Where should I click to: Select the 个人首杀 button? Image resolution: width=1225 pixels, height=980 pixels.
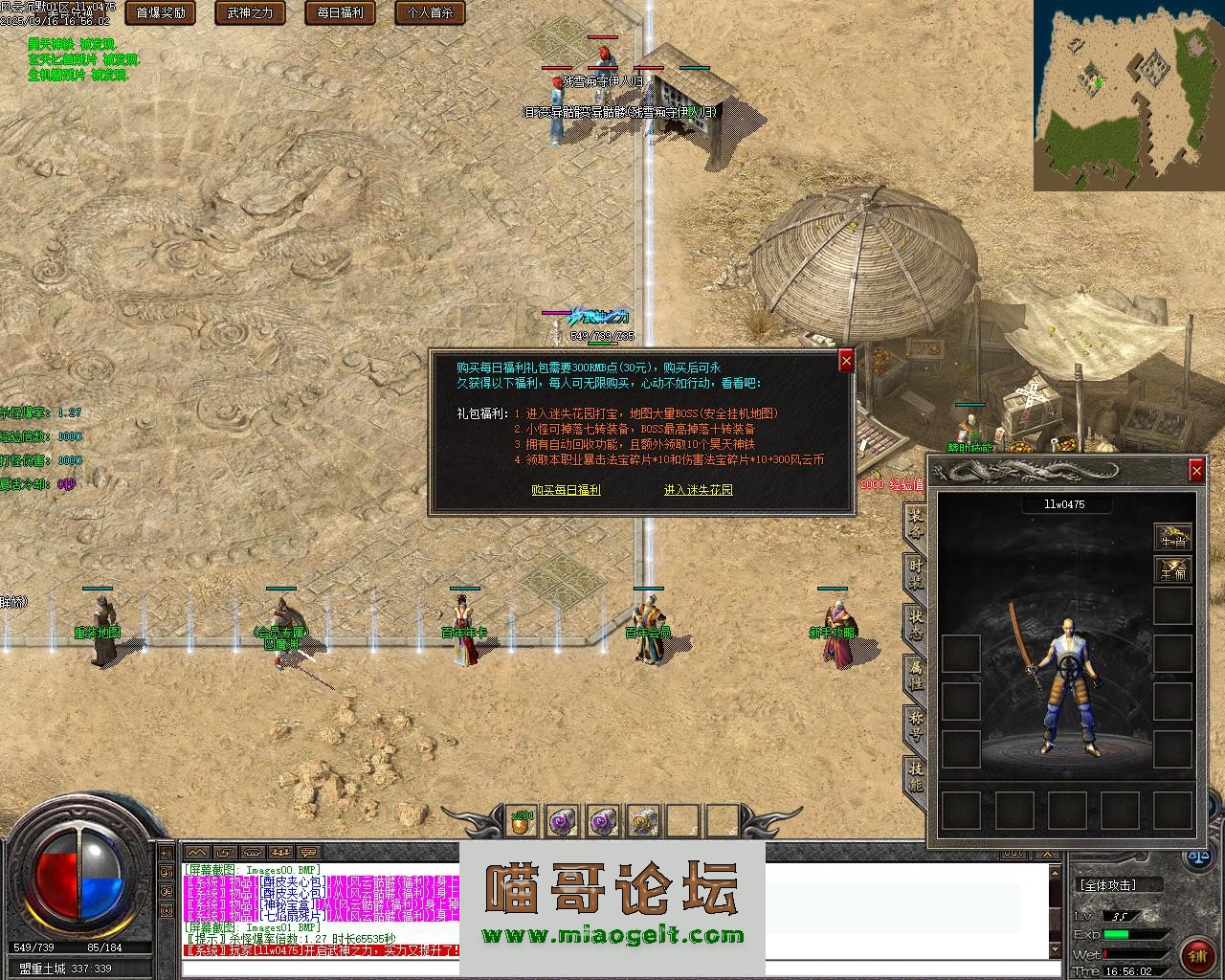[x=430, y=12]
